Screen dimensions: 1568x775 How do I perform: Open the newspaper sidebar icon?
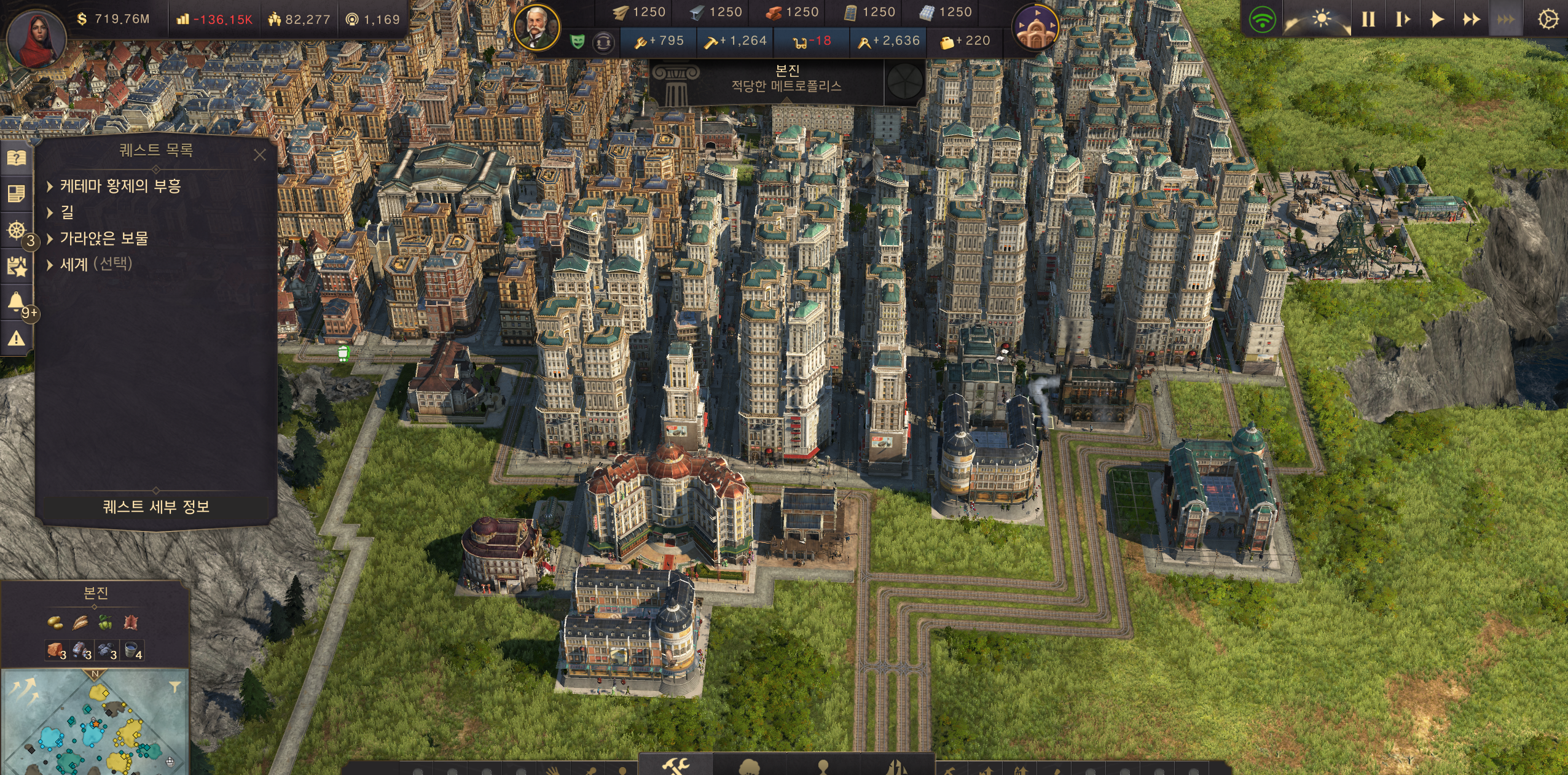pos(16,194)
